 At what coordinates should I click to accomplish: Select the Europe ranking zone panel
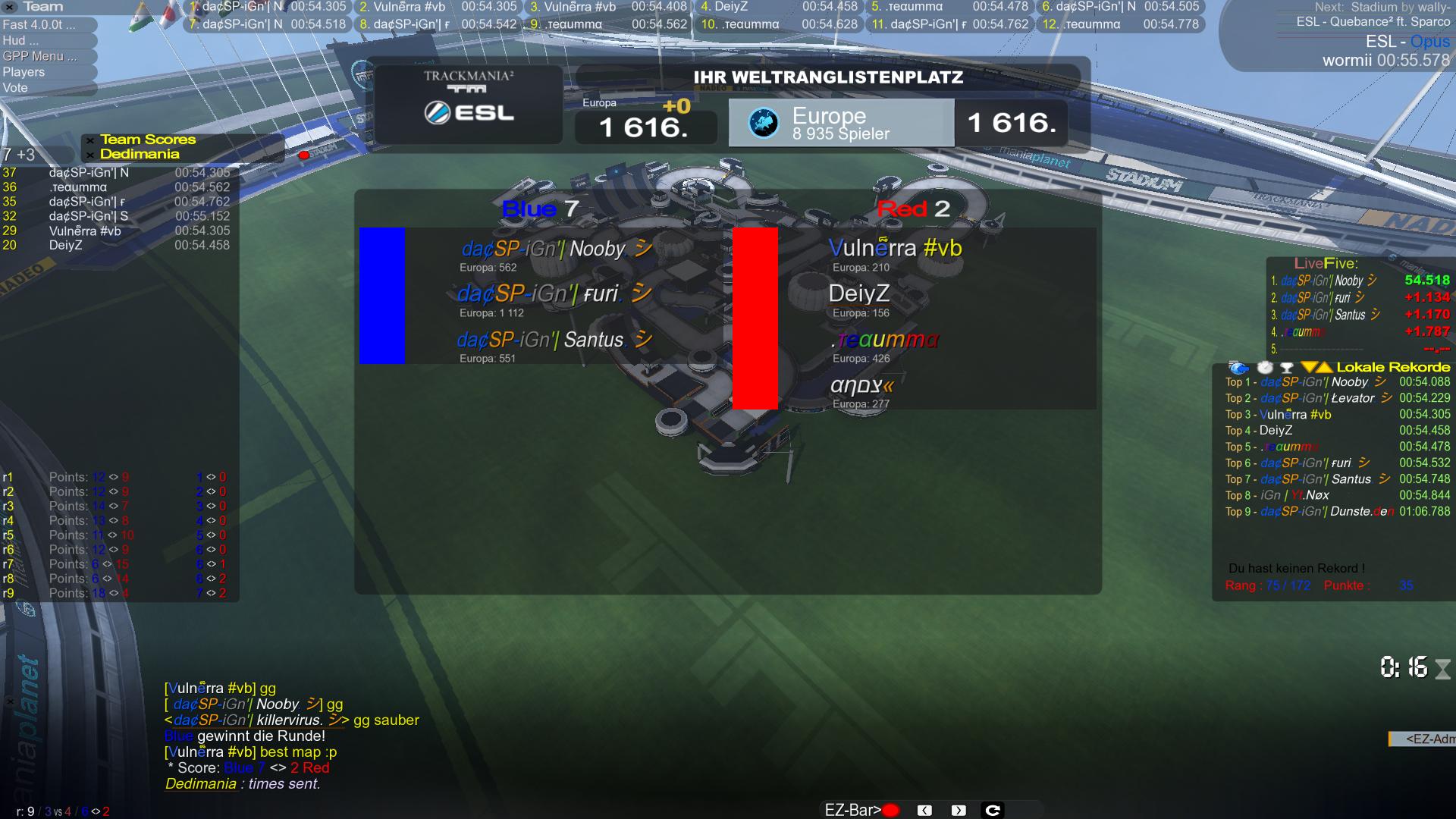[841, 123]
